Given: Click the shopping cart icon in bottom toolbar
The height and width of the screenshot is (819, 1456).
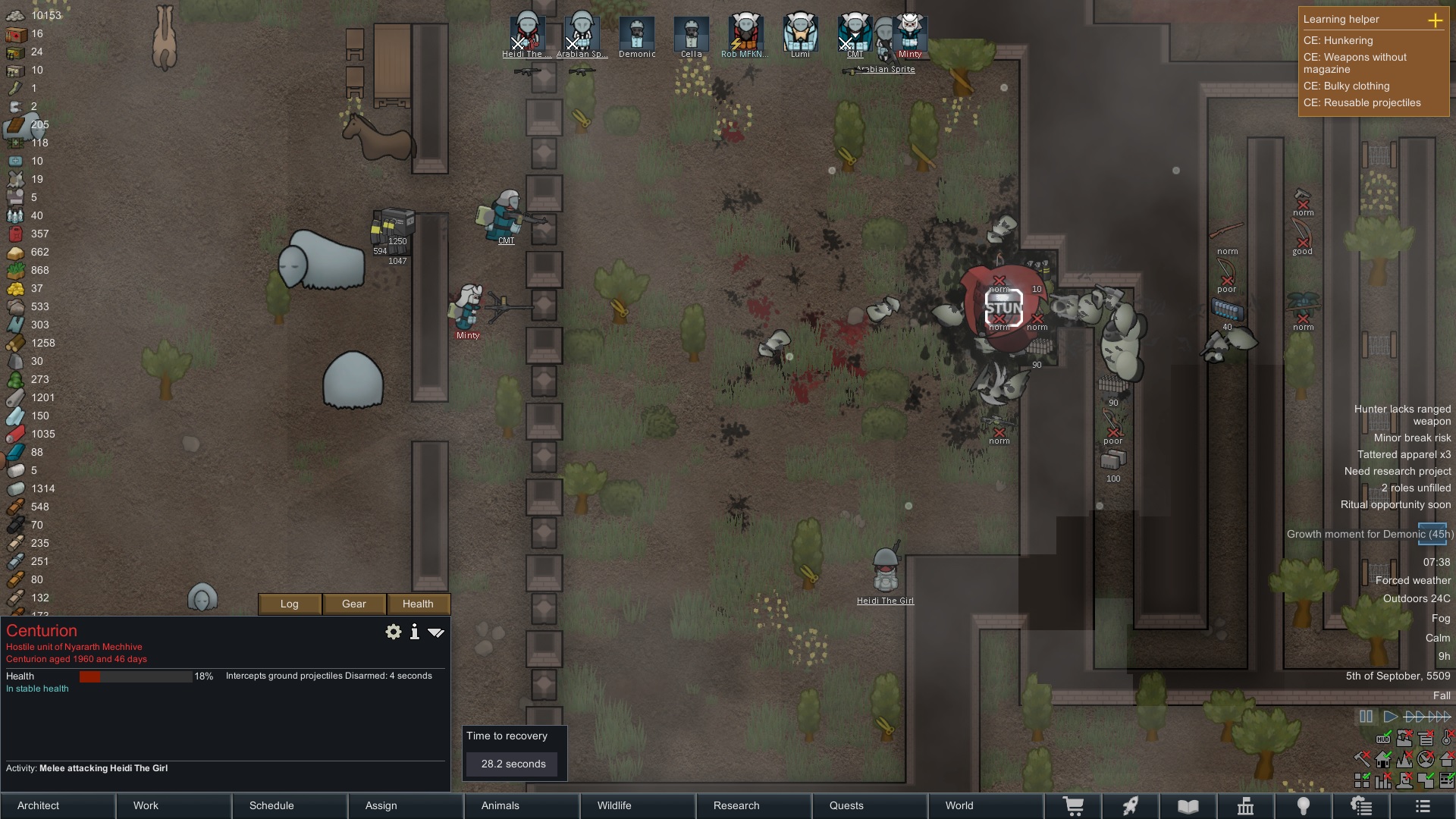Looking at the screenshot, I should point(1075,805).
